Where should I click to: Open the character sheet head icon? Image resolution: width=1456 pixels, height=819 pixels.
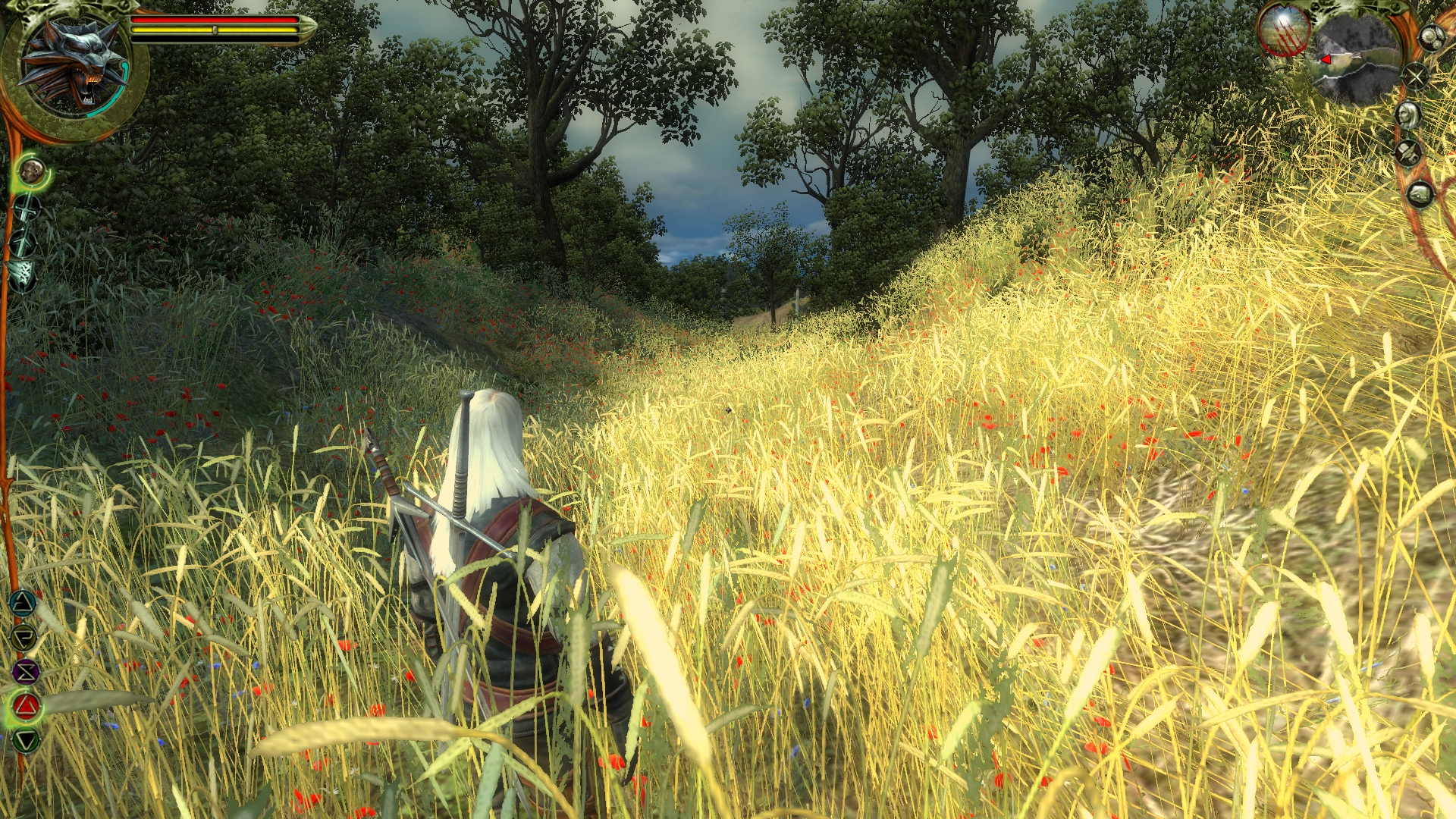[x=1409, y=115]
